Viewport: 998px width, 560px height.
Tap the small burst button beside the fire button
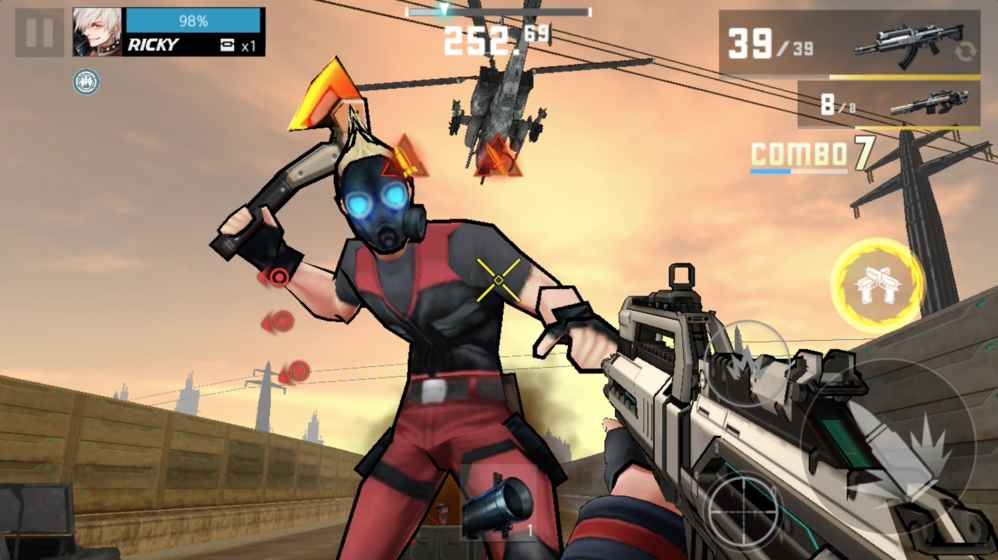748,362
